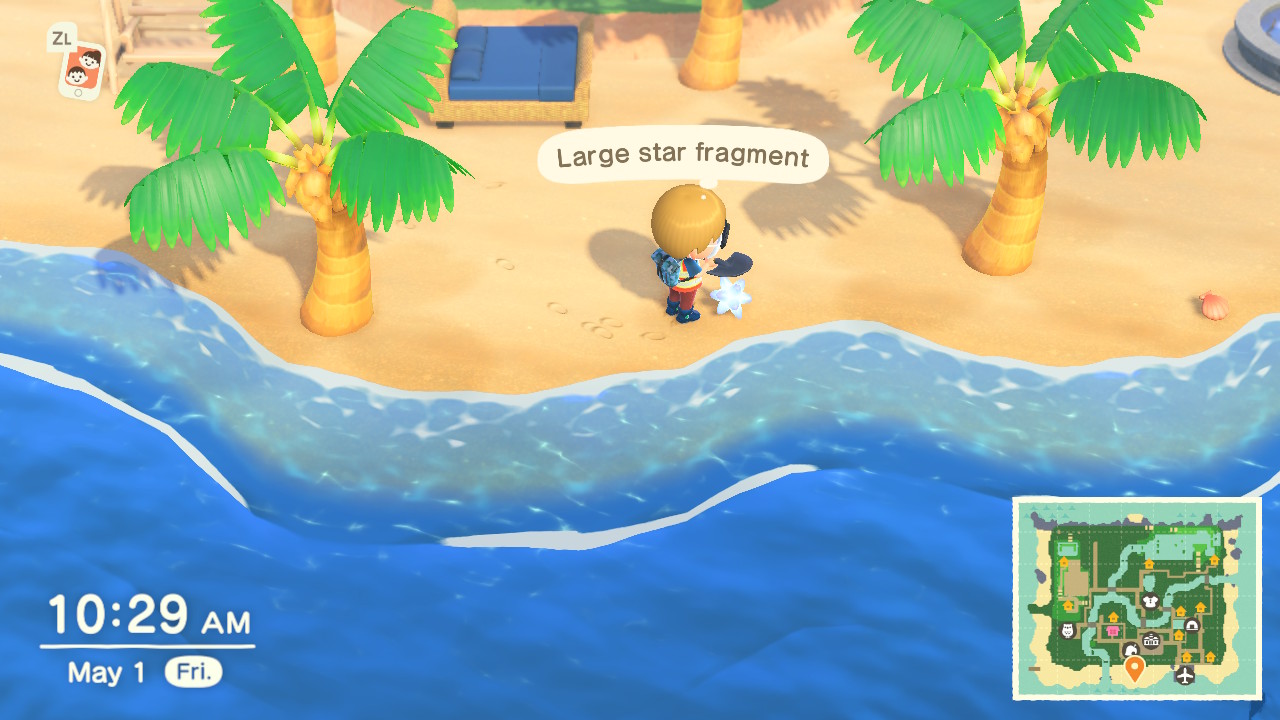
Task: Click the orange player location pin on the minimap
Action: [1135, 665]
